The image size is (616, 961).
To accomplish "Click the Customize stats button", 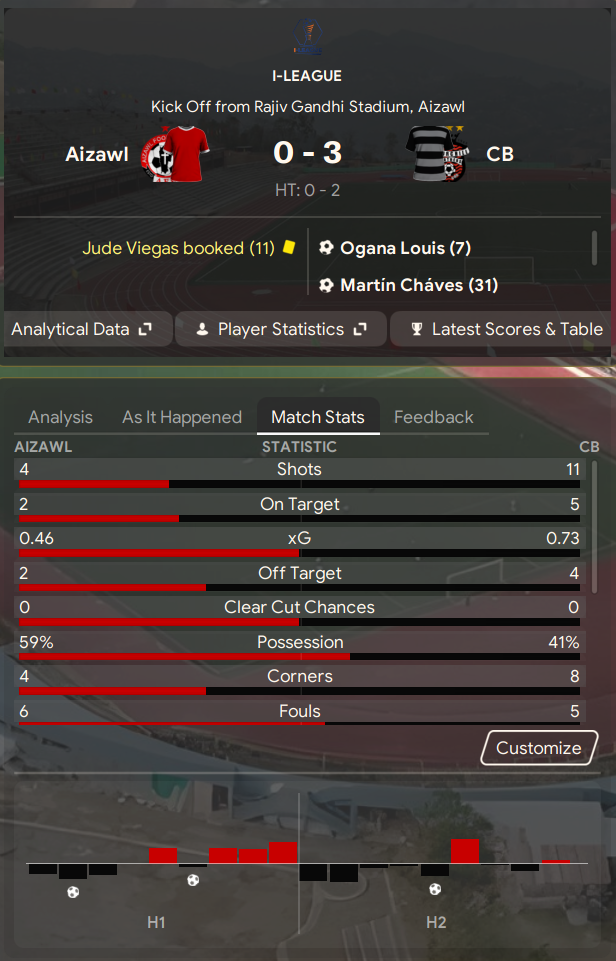I will click(538, 748).
